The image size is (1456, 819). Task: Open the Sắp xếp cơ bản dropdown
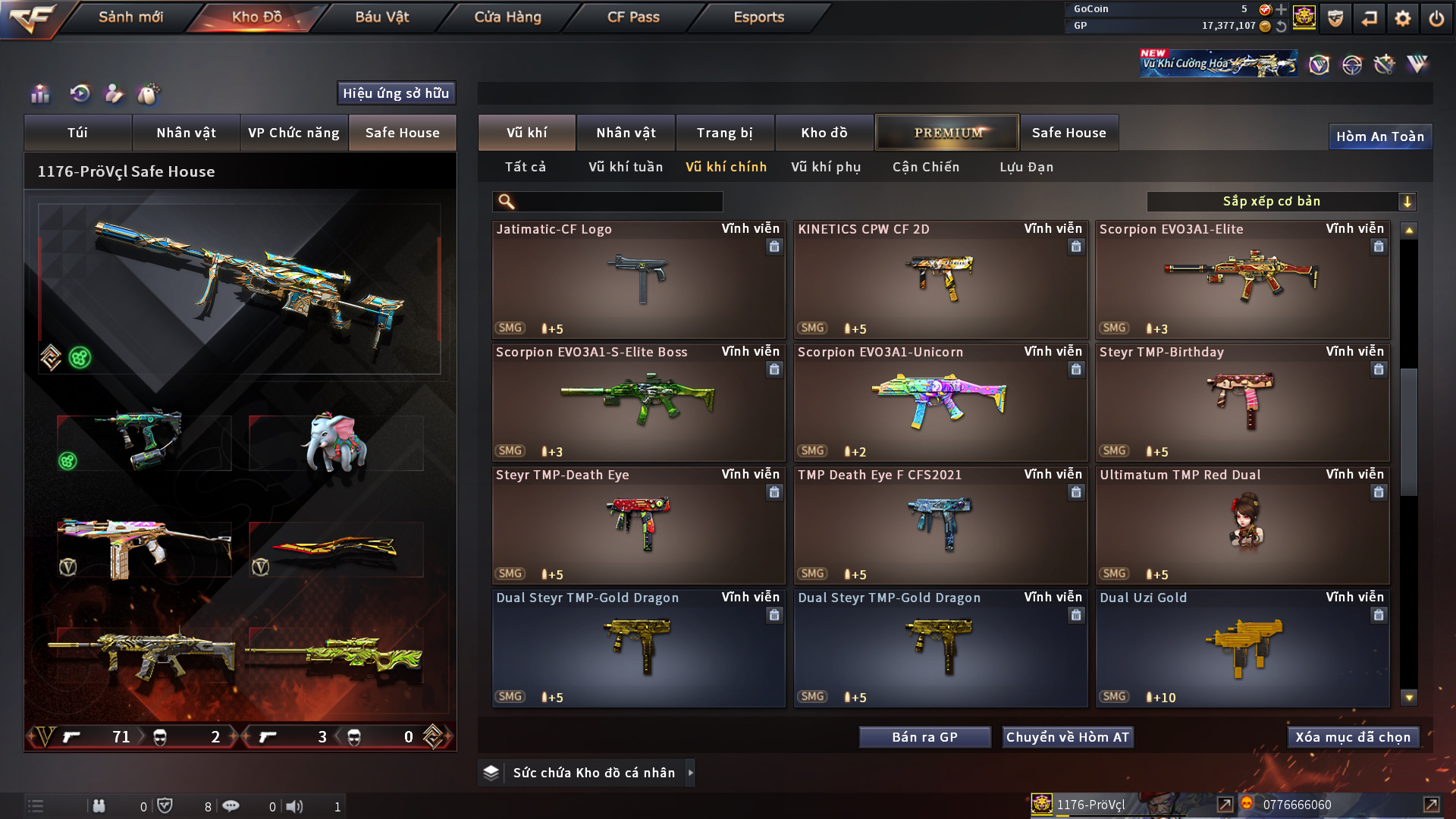pyautogui.click(x=1281, y=202)
